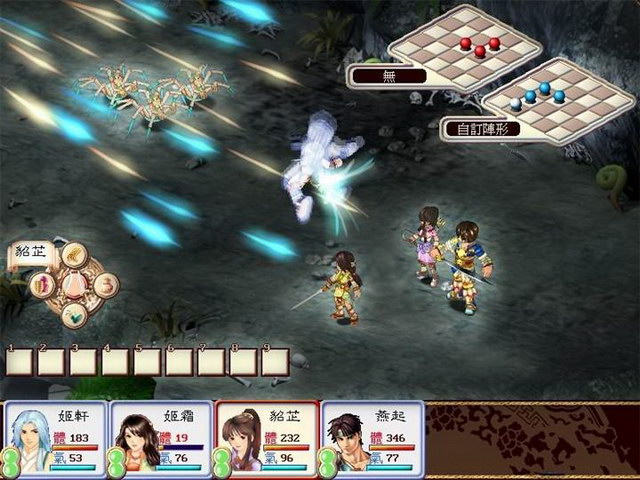
Task: Pick 燕起's character portrait card
Action: [x=370, y=439]
